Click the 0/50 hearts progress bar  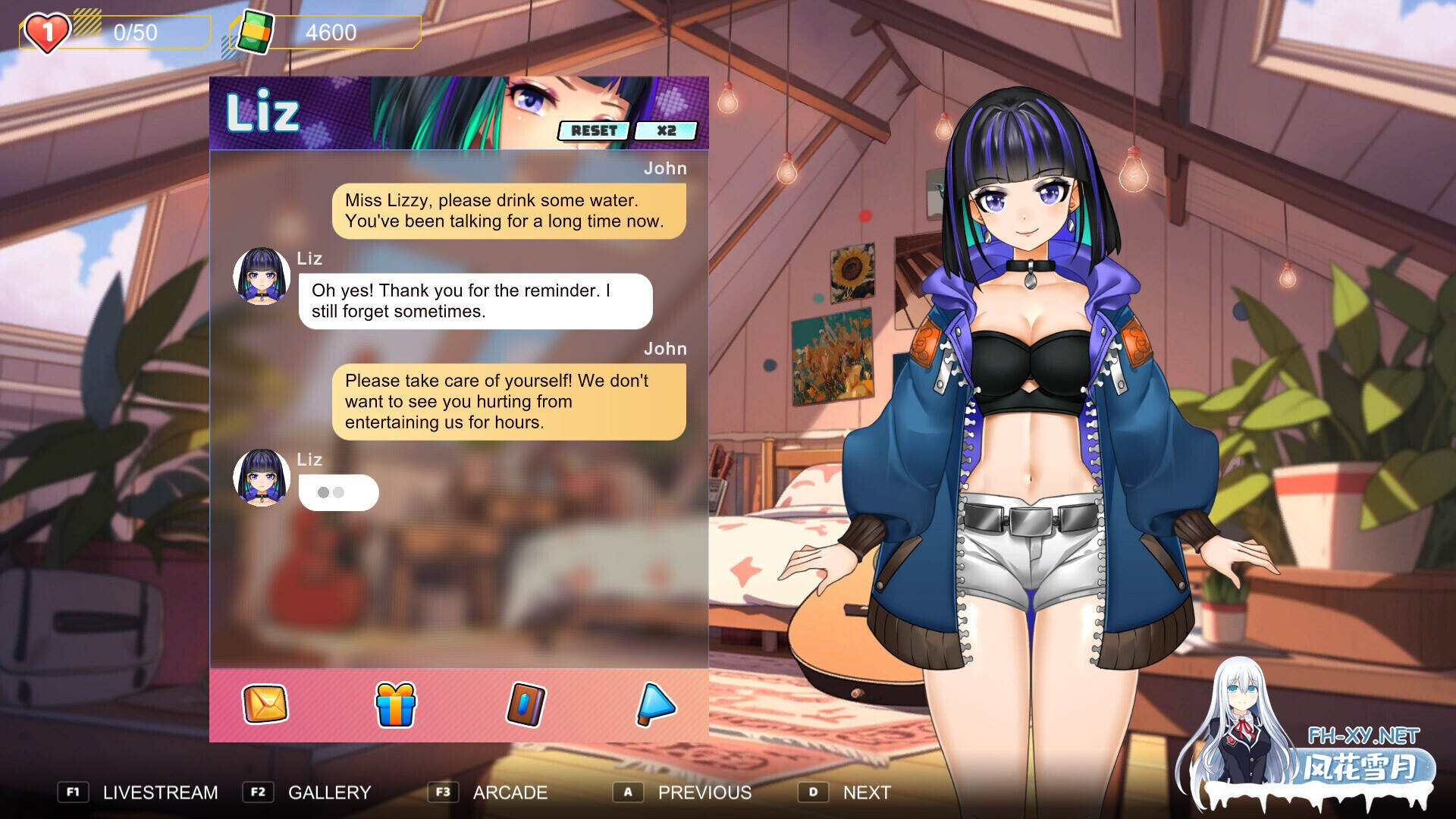136,32
